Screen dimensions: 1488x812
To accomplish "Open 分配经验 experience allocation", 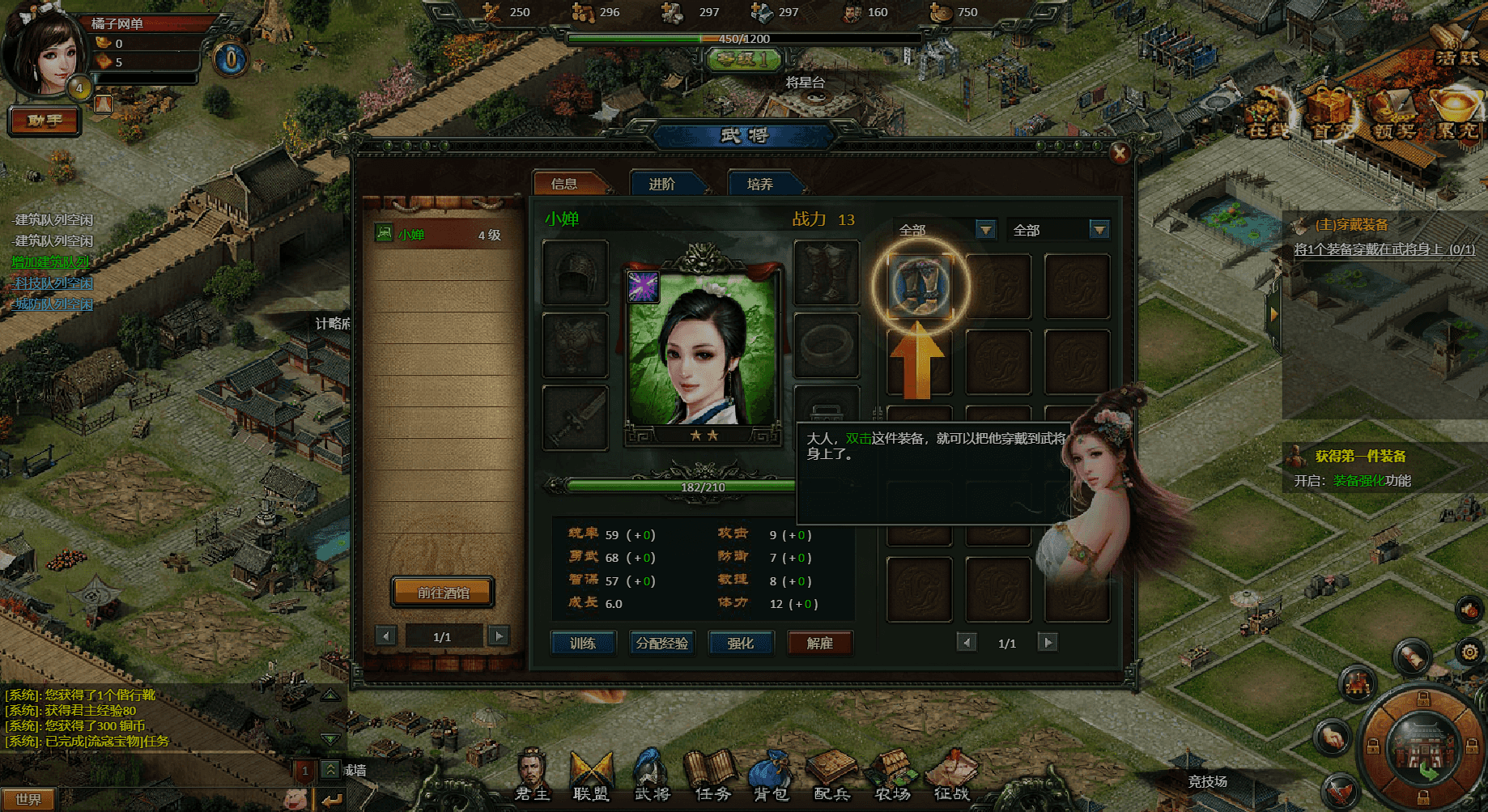I will click(661, 643).
